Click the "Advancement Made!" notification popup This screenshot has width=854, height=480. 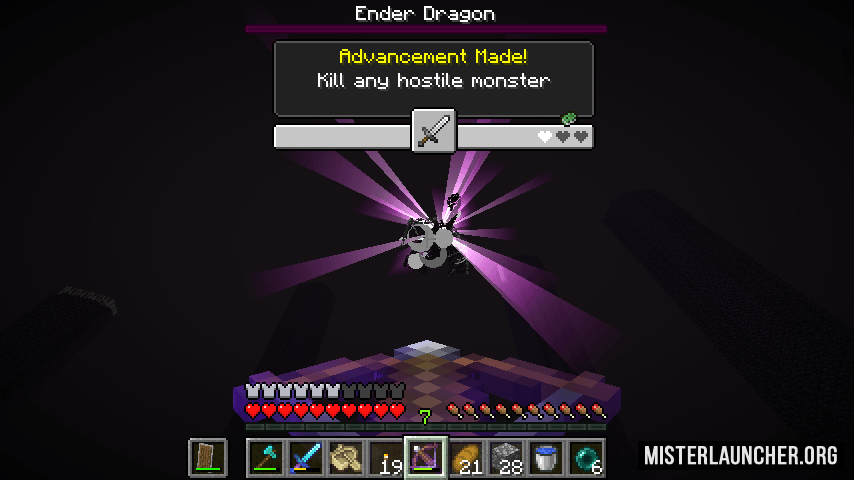[x=433, y=78]
